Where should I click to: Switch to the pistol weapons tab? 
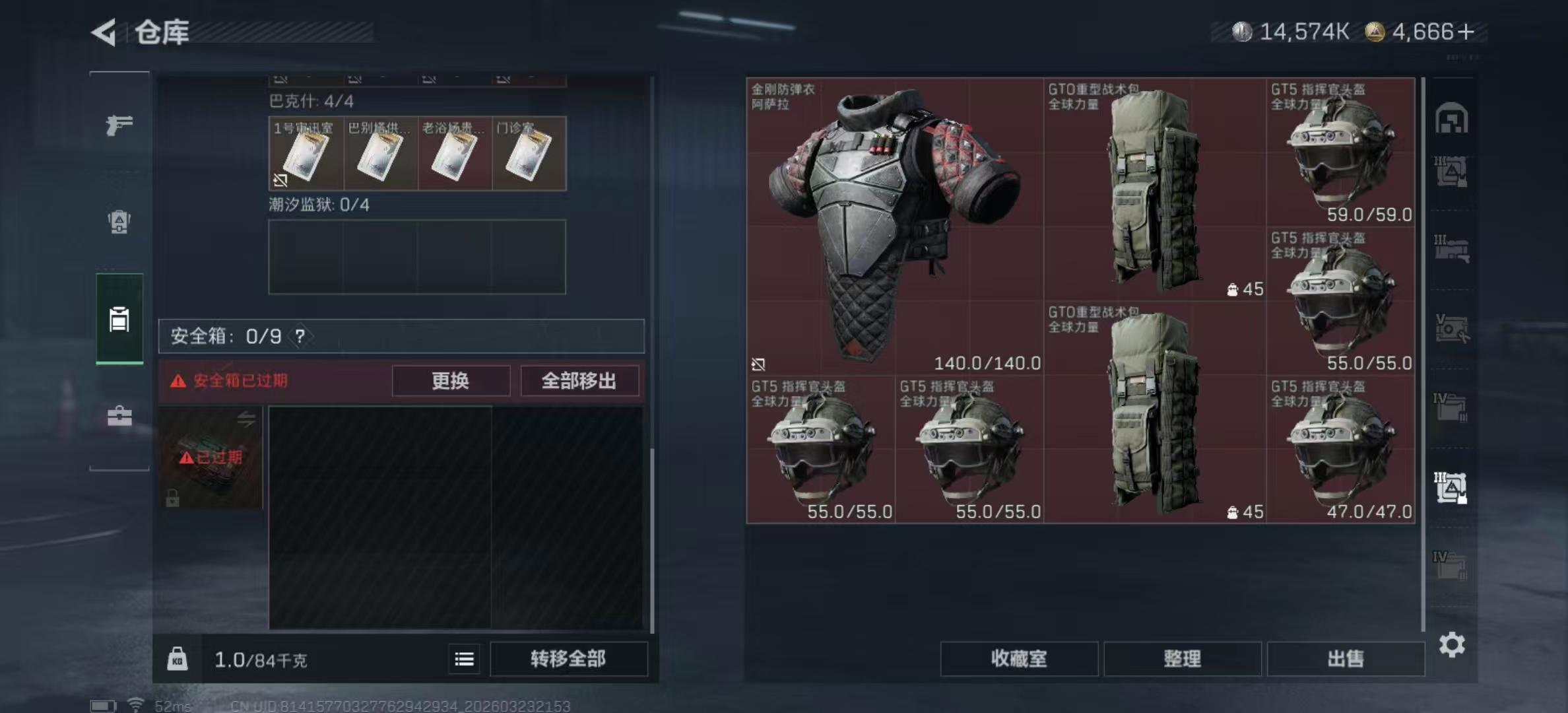click(119, 125)
